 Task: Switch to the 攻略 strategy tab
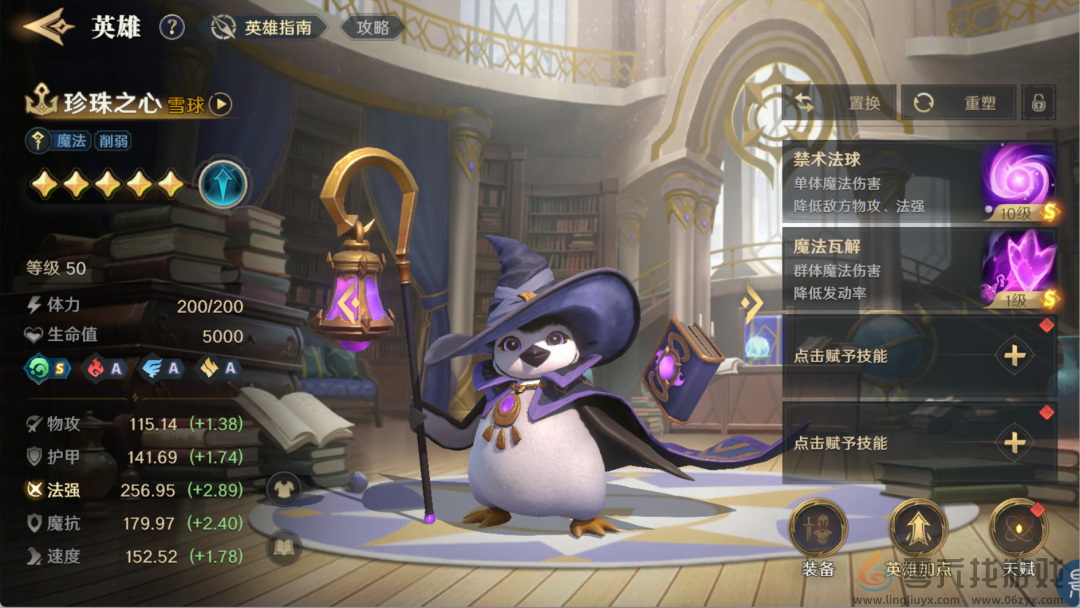coord(373,28)
